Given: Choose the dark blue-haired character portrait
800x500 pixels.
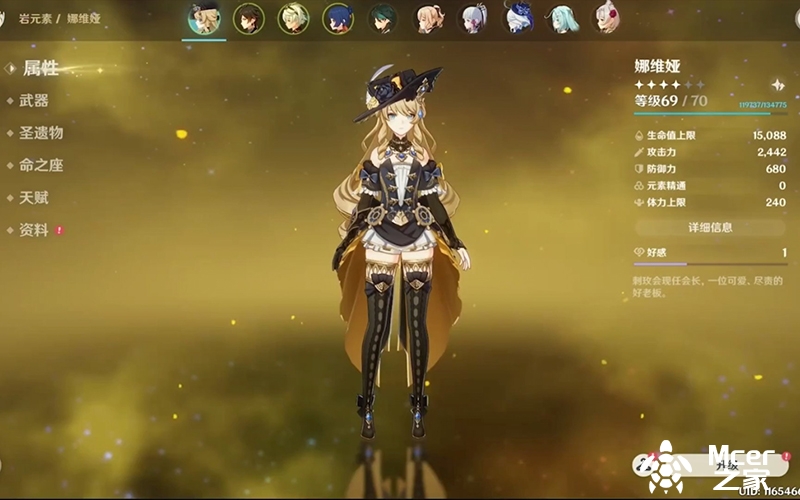Looking at the screenshot, I should point(338,18).
